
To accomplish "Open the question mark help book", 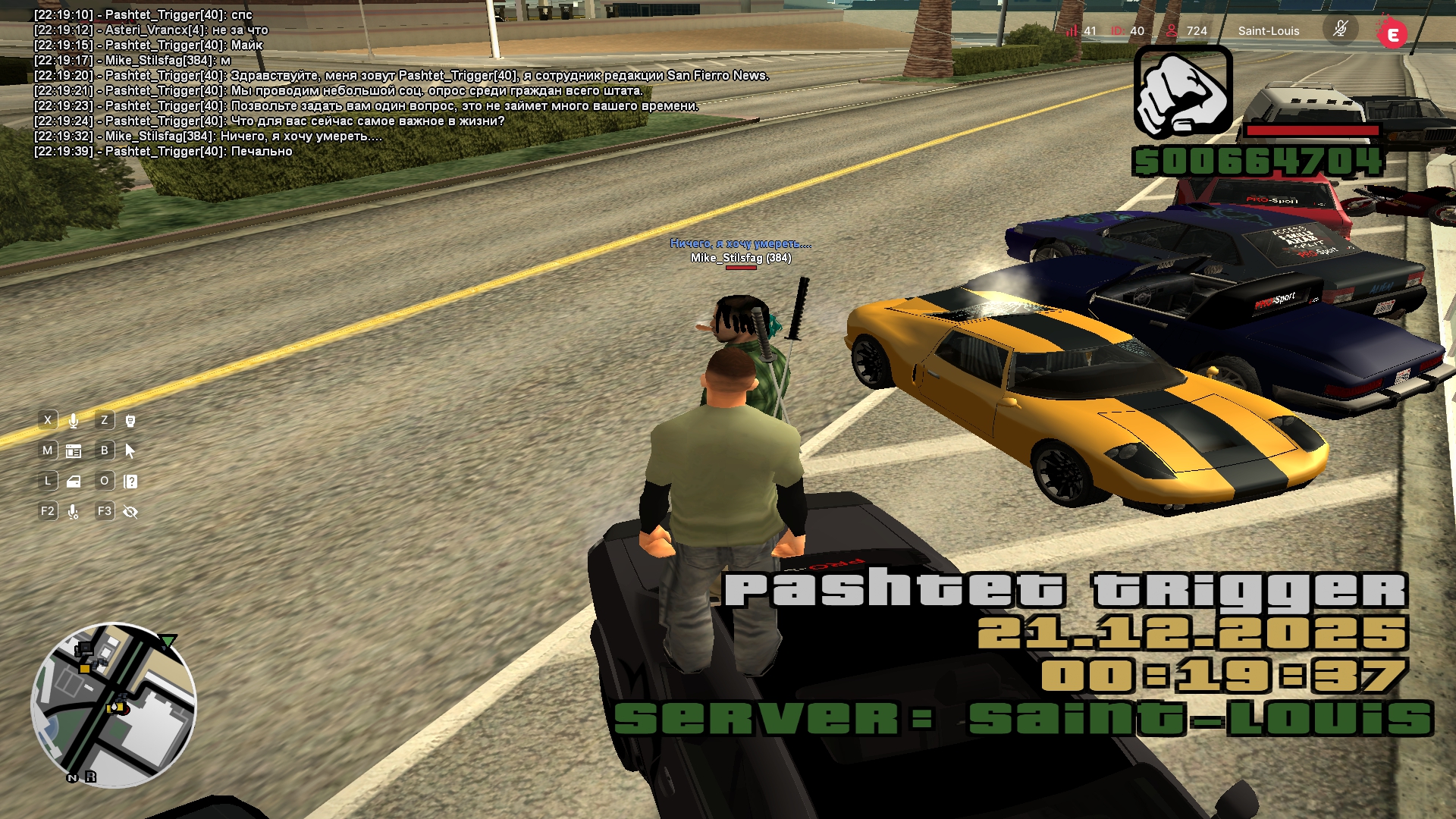I will coord(130,482).
